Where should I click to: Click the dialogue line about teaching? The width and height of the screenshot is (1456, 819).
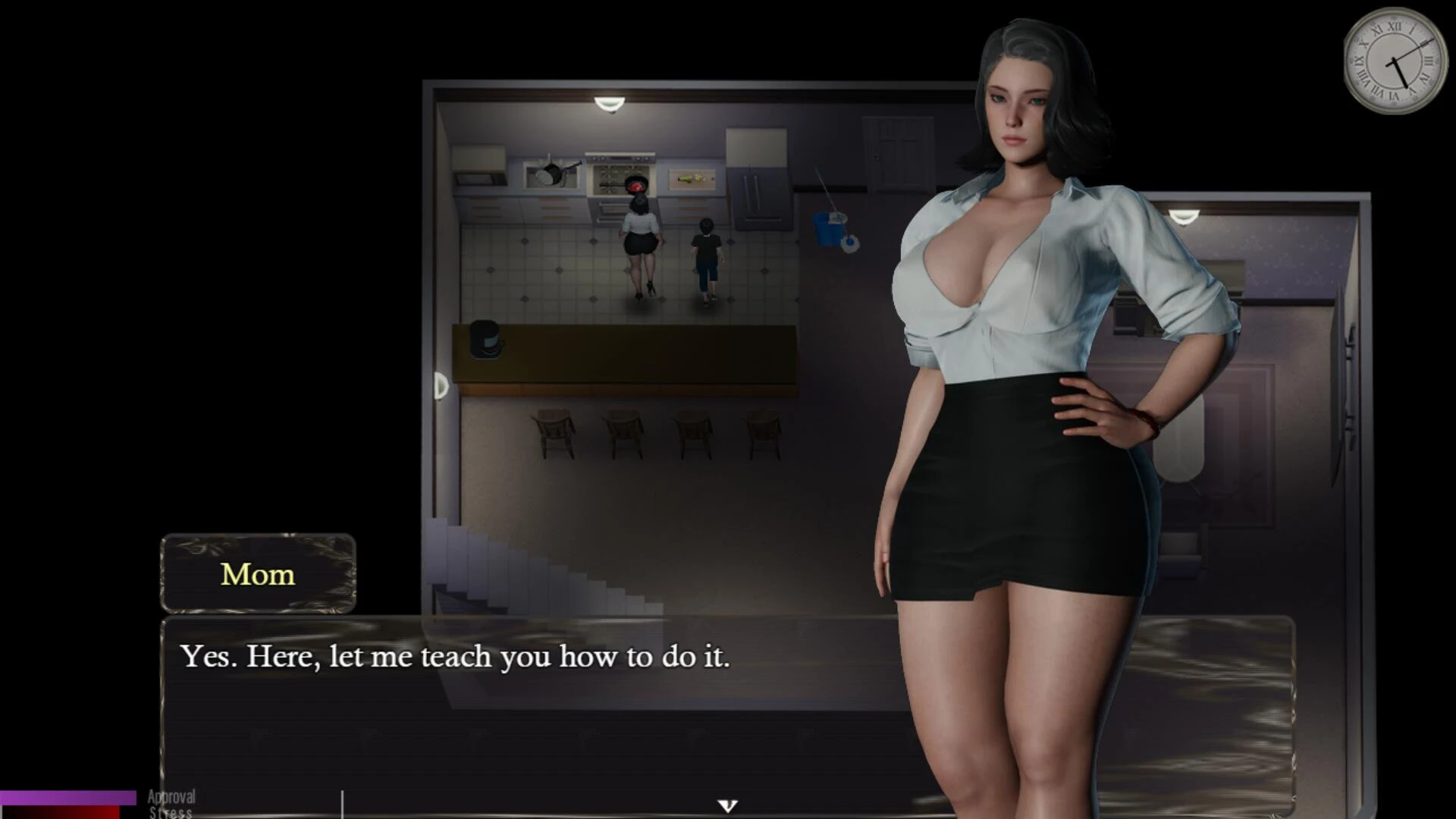pyautogui.click(x=455, y=657)
